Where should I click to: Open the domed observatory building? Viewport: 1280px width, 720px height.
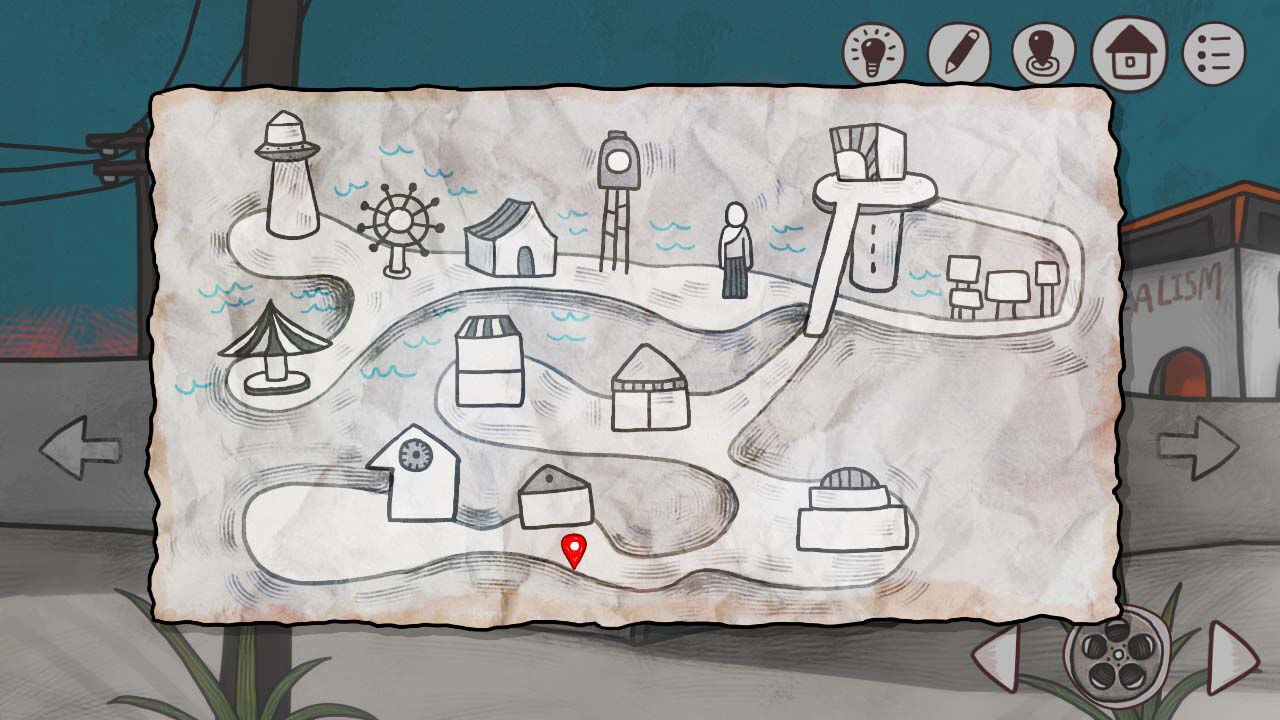pyautogui.click(x=848, y=505)
